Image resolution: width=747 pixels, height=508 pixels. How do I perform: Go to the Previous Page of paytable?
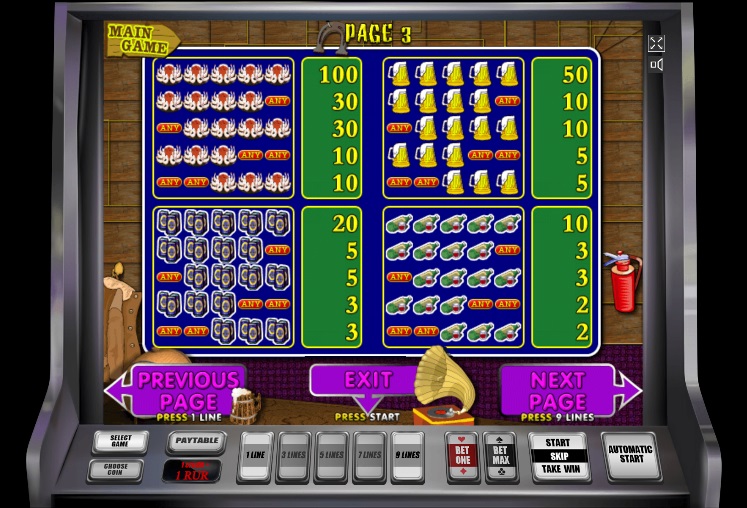[x=187, y=390]
